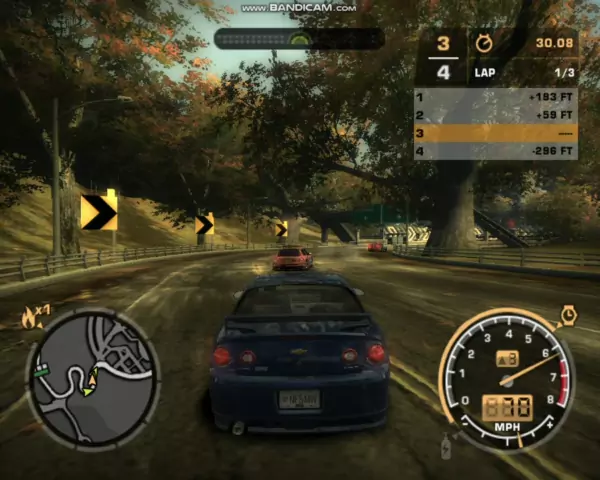
Task: Select the flame icon beside the minimap
Action: (27, 319)
